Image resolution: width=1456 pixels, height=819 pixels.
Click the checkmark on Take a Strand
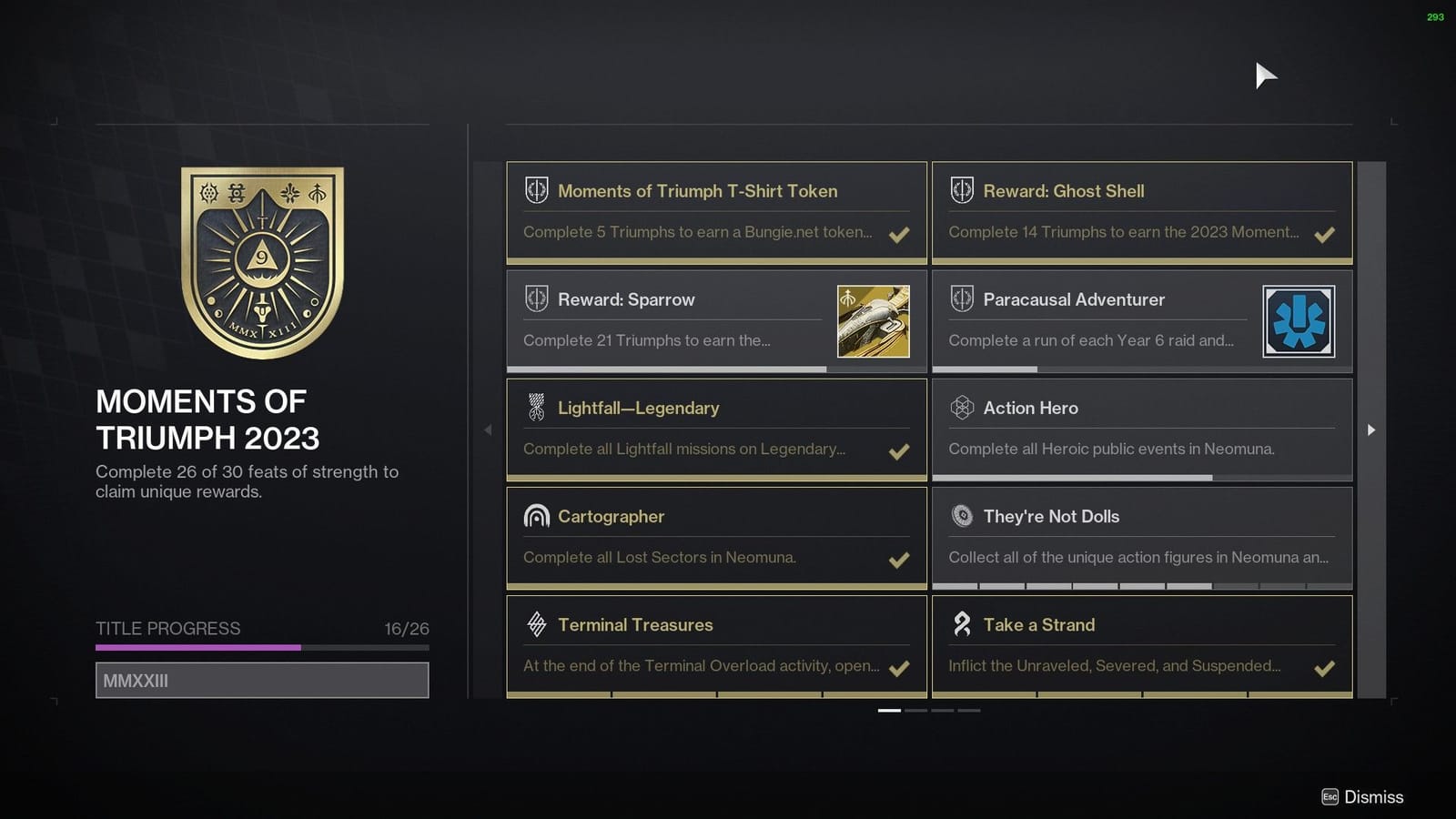pyautogui.click(x=1325, y=668)
